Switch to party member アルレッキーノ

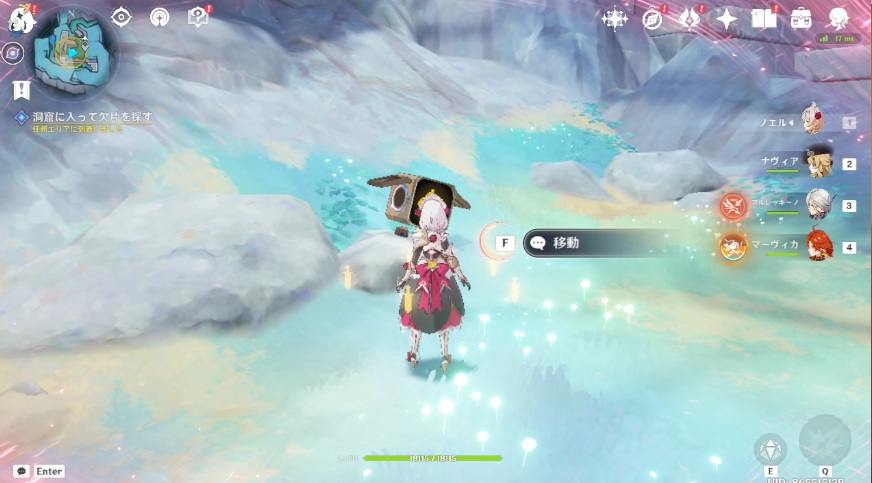[x=820, y=205]
